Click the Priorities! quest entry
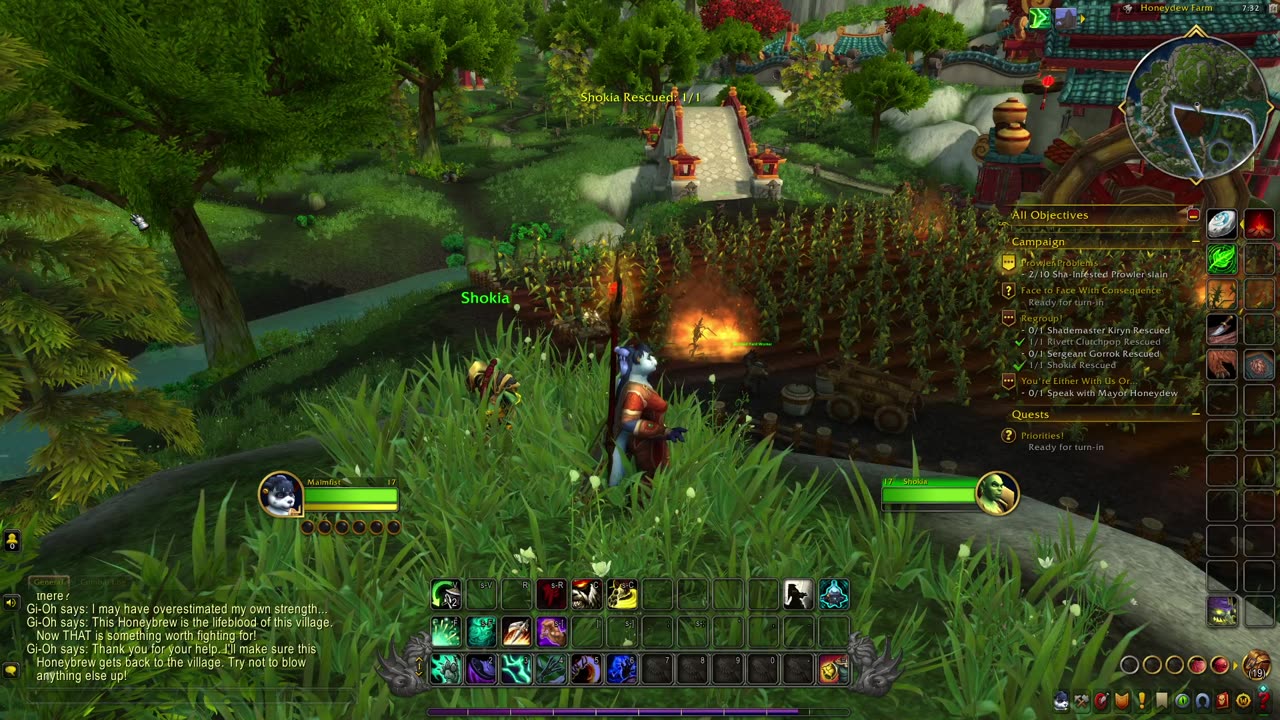This screenshot has height=720, width=1280. coord(1042,436)
